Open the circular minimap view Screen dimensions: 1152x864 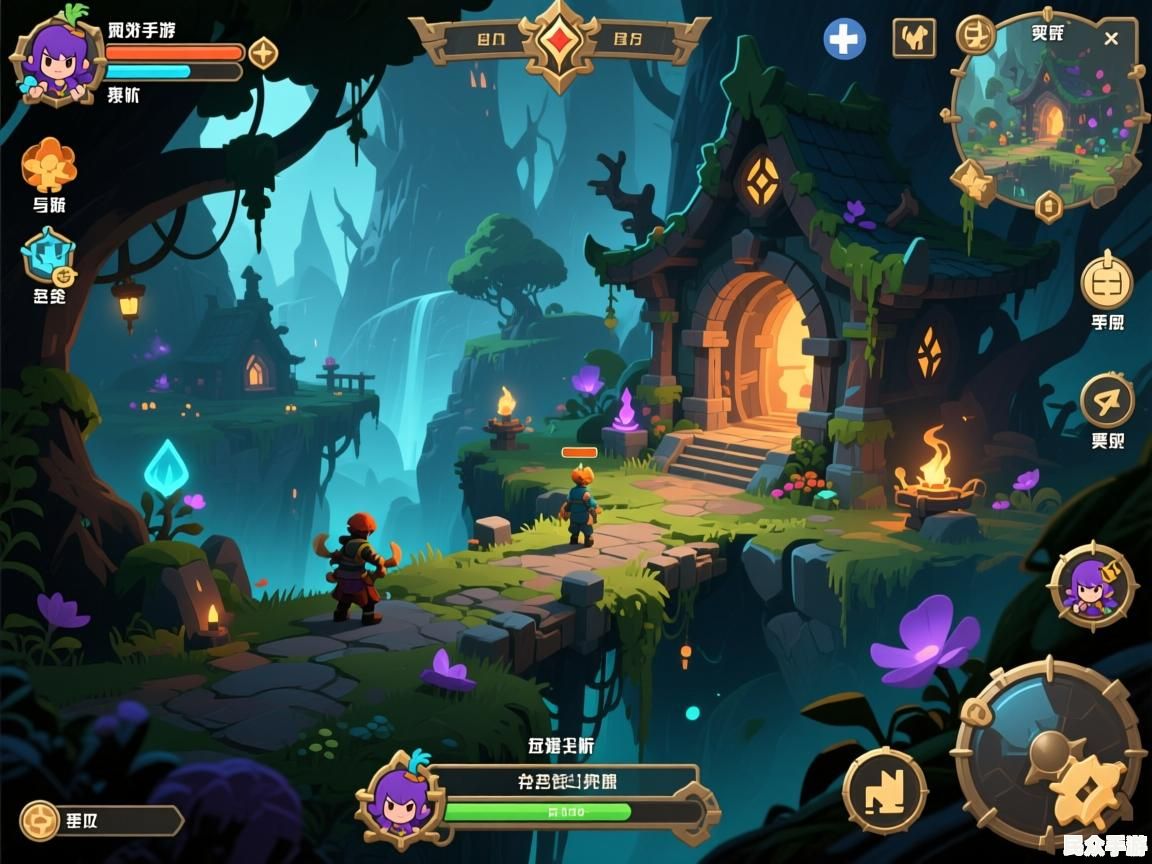[x=1047, y=112]
